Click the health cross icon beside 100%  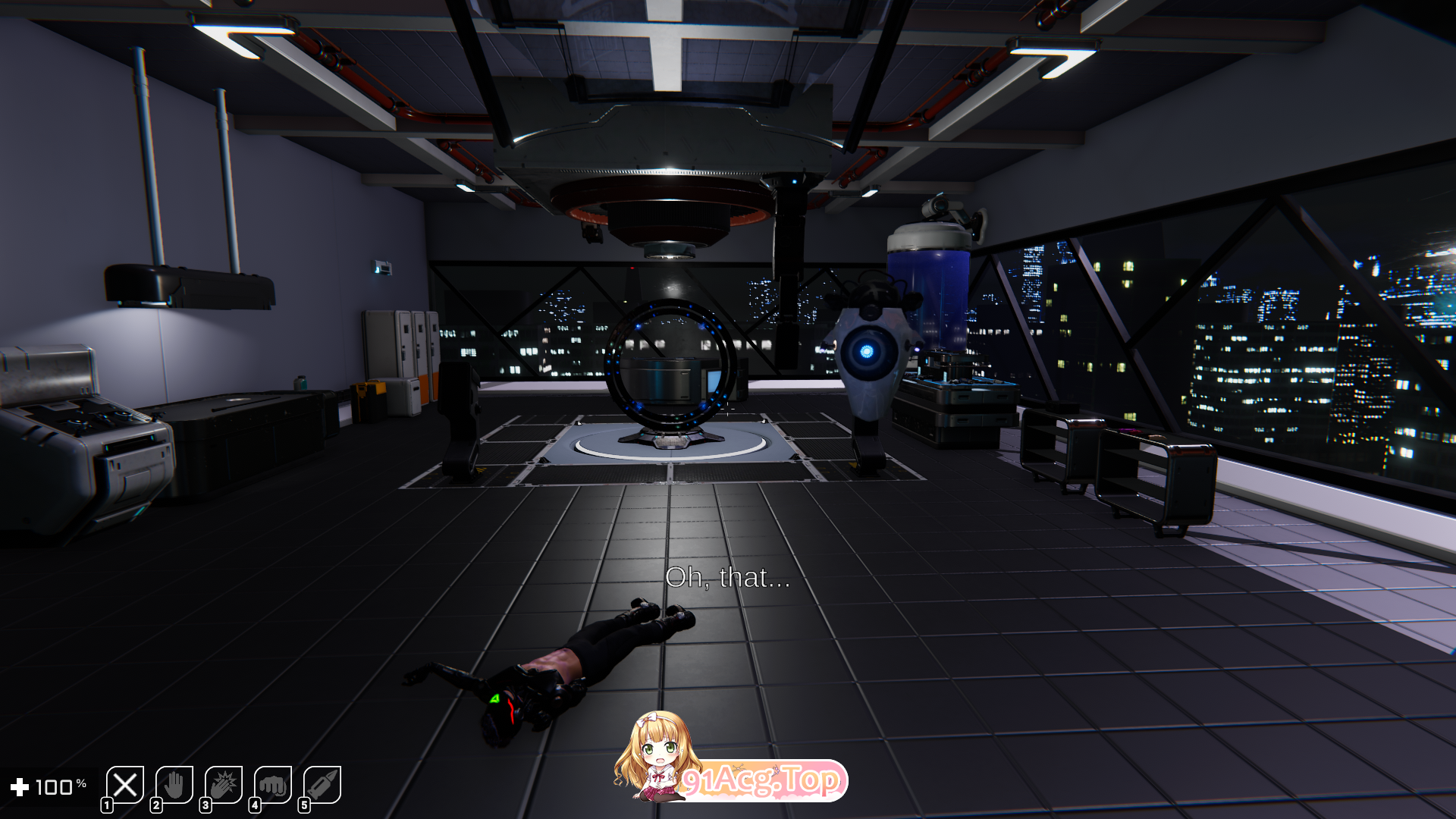click(x=20, y=786)
